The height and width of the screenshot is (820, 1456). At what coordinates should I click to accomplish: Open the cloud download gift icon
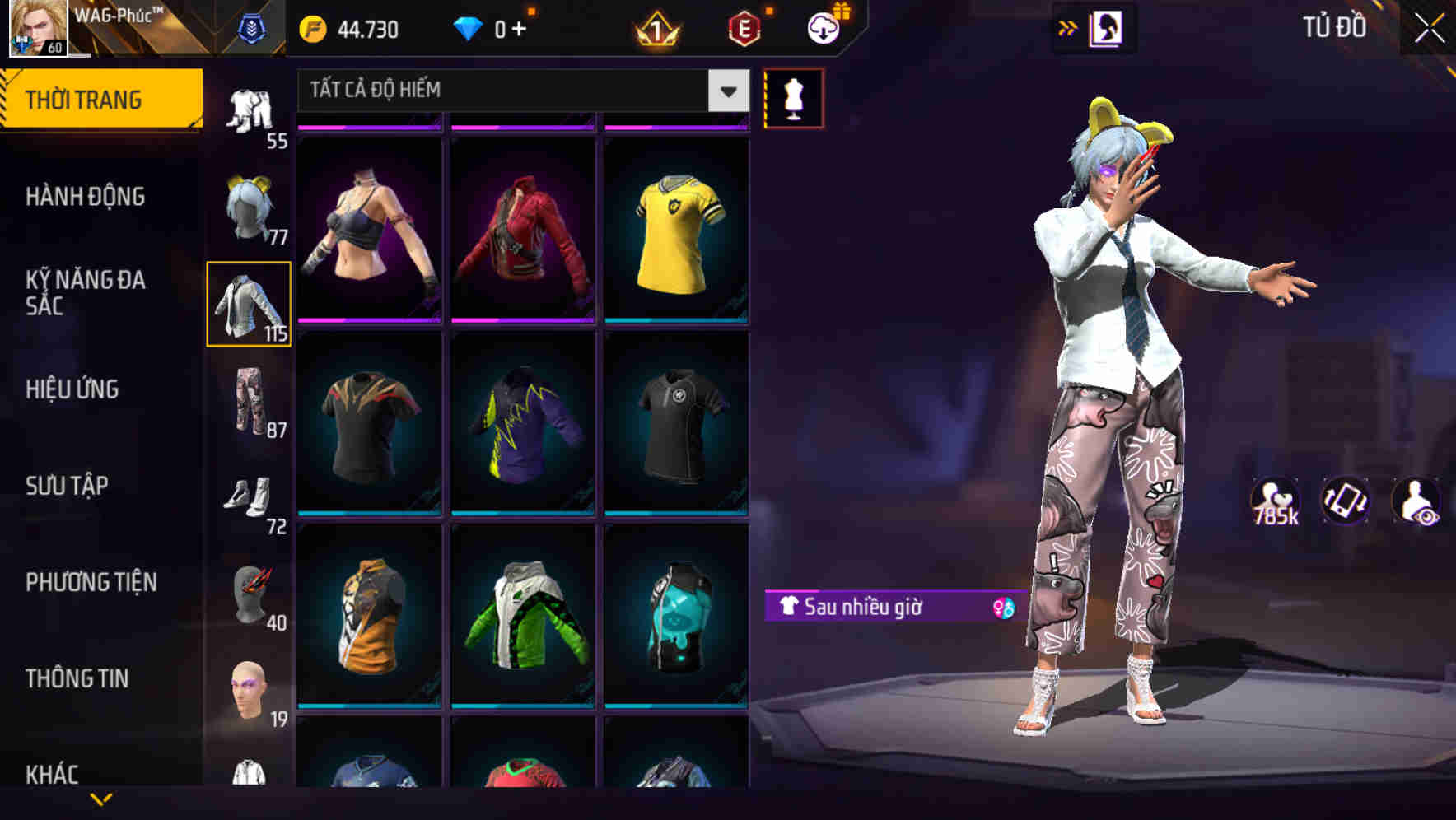822,28
